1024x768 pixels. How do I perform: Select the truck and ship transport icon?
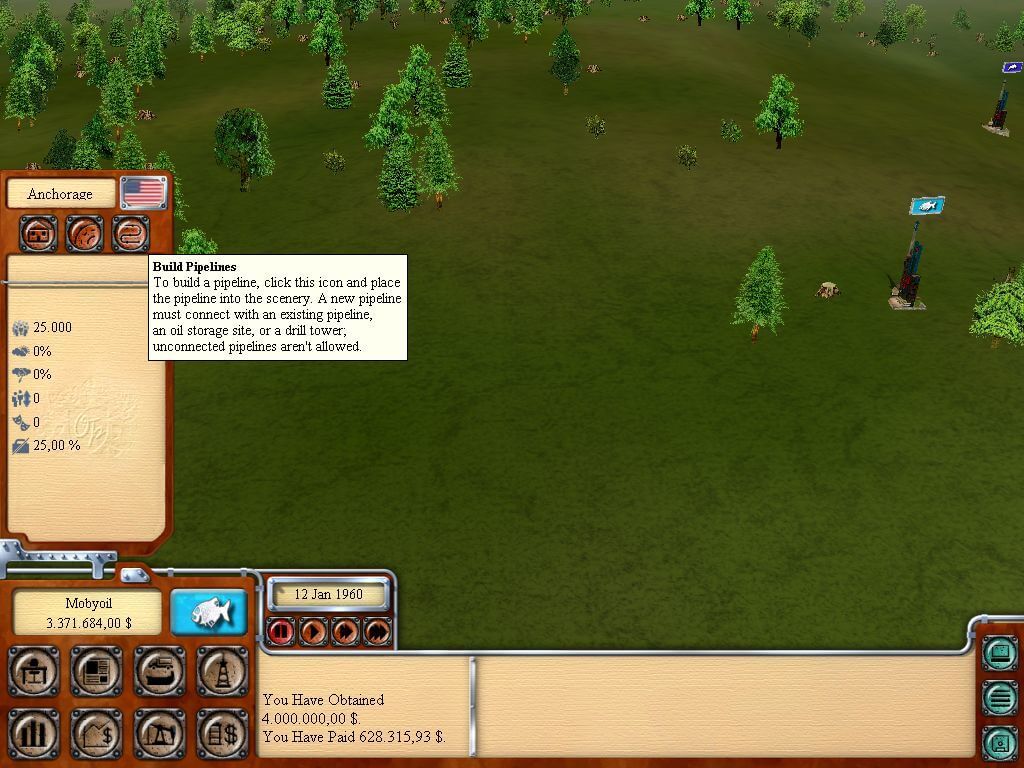point(159,671)
